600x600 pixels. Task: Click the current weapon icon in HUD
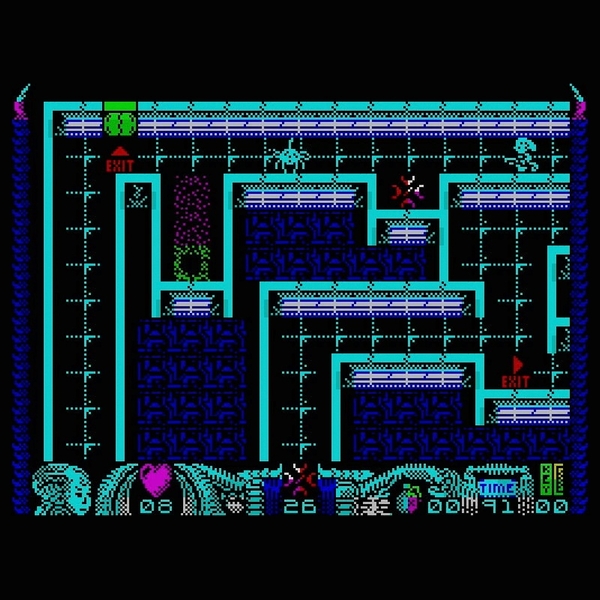click(x=300, y=480)
